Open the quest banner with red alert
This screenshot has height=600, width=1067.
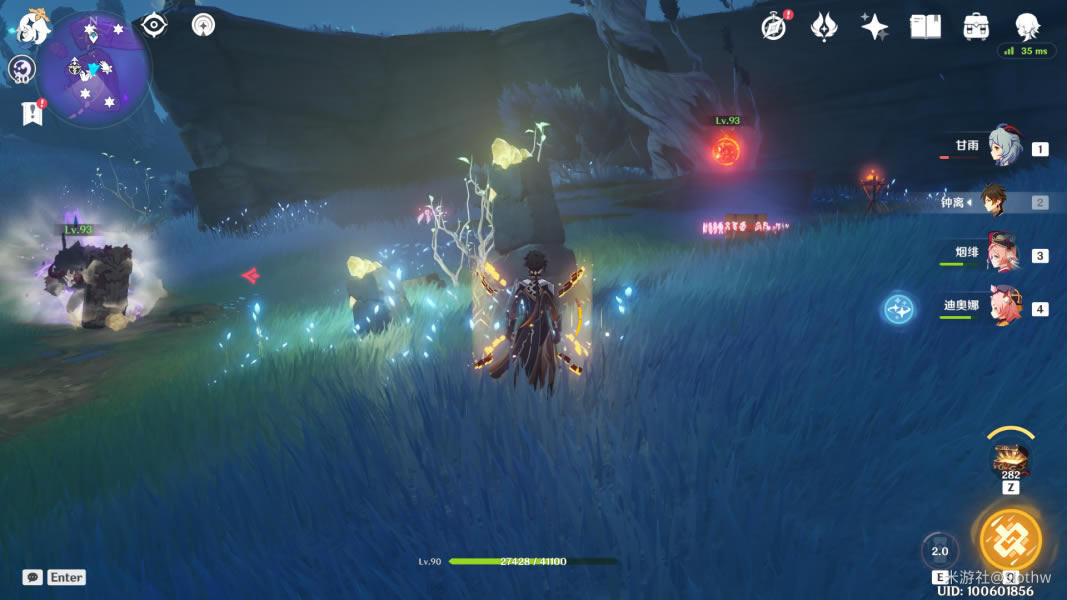point(32,113)
